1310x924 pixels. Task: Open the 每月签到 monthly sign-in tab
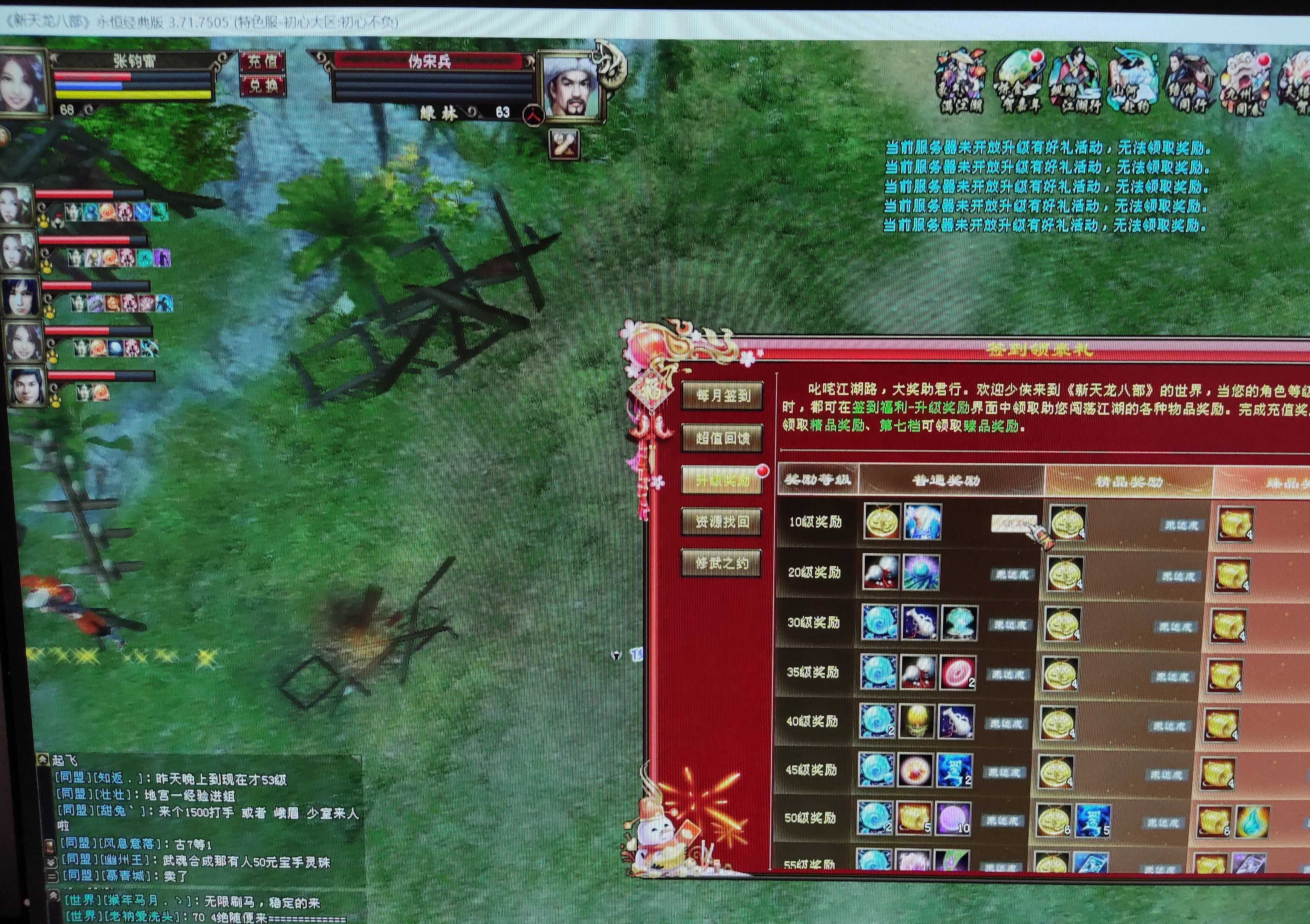click(x=722, y=395)
